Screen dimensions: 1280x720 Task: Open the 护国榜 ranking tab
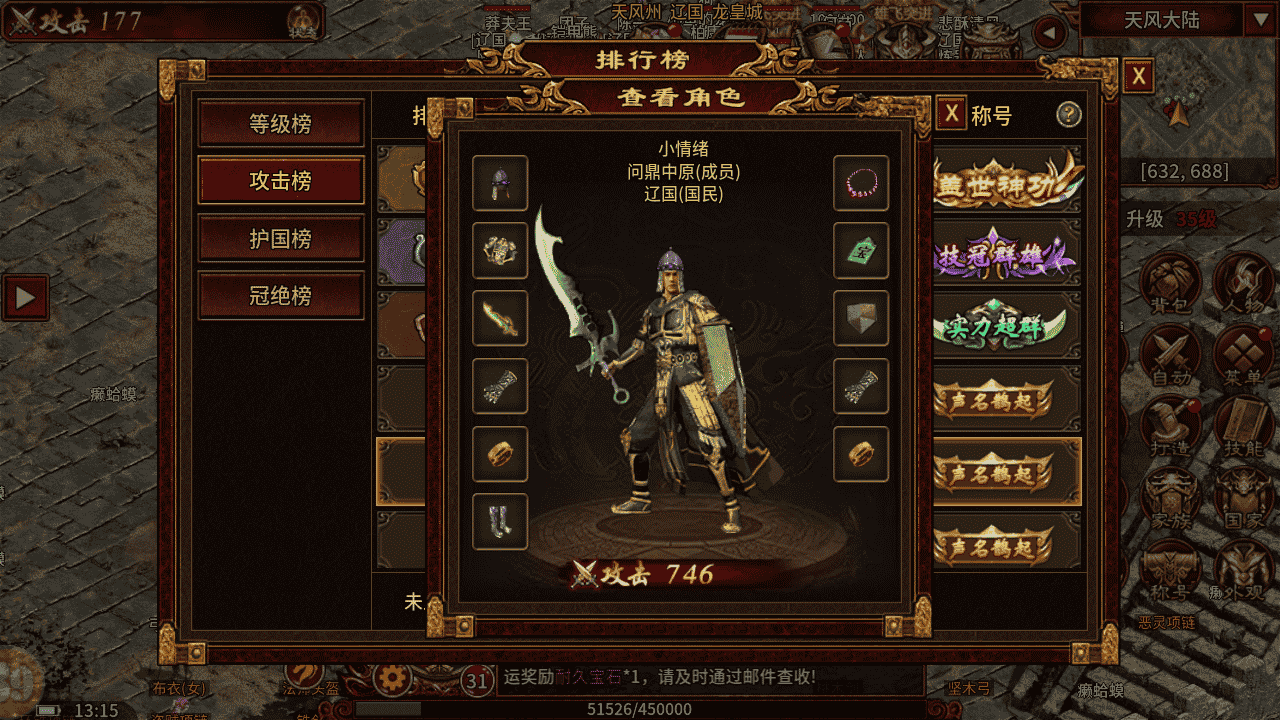[280, 239]
